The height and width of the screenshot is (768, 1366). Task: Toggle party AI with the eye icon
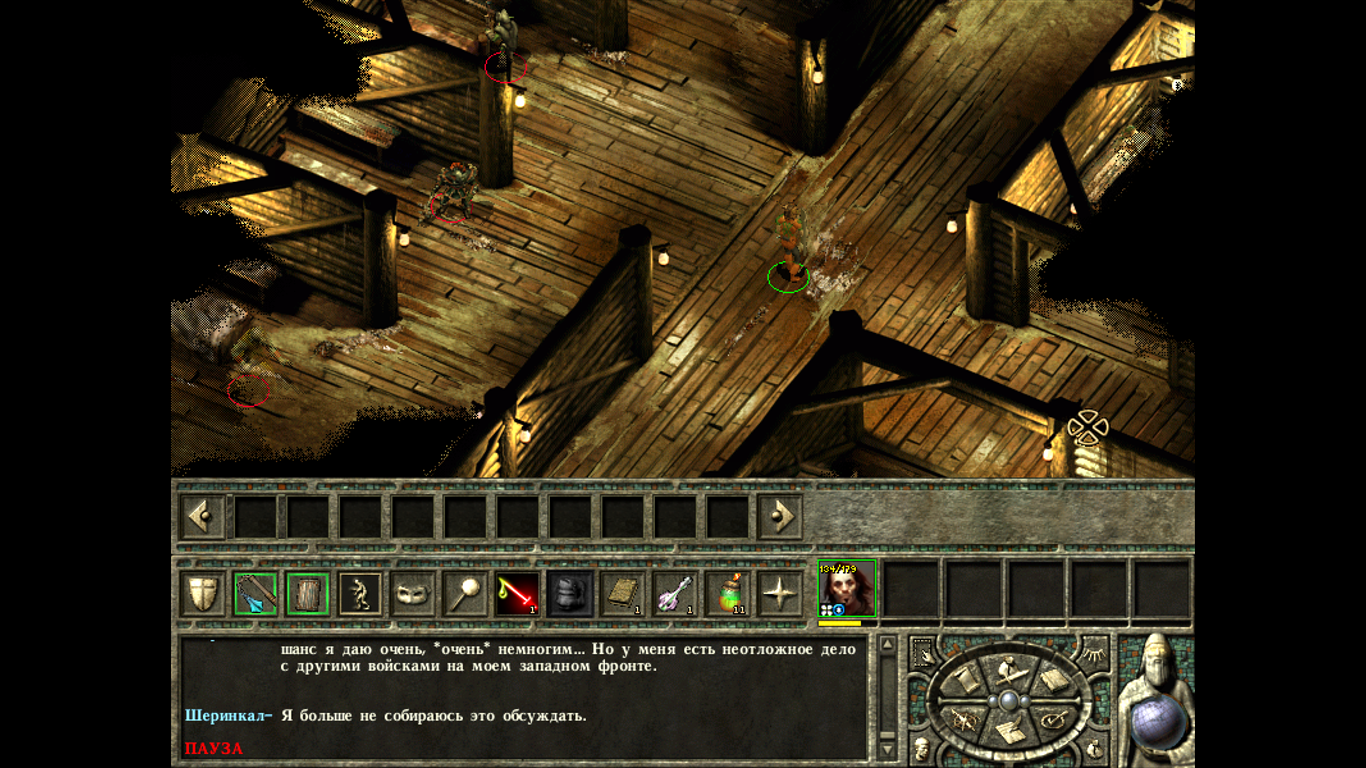click(x=1095, y=654)
